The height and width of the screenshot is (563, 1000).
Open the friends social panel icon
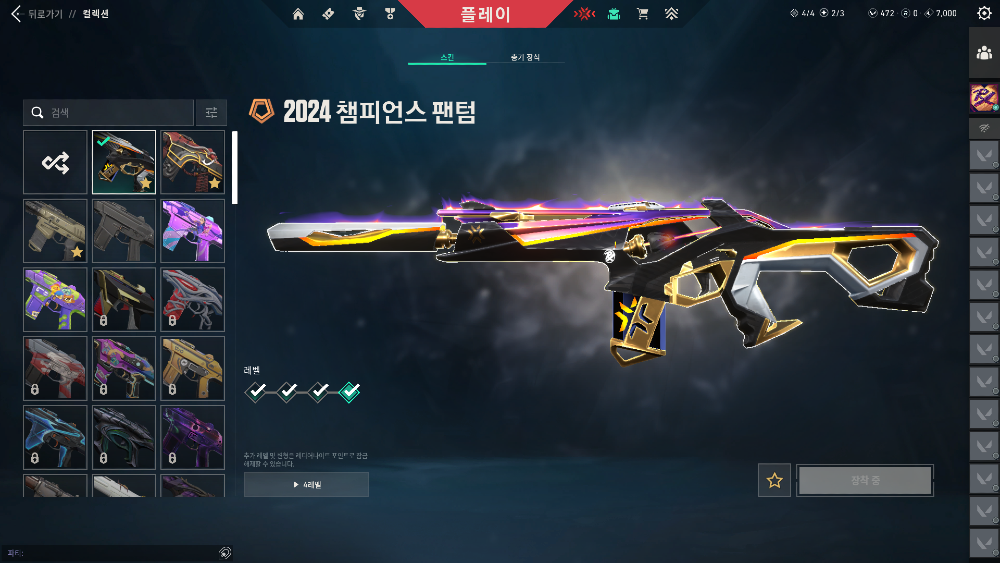(984, 54)
